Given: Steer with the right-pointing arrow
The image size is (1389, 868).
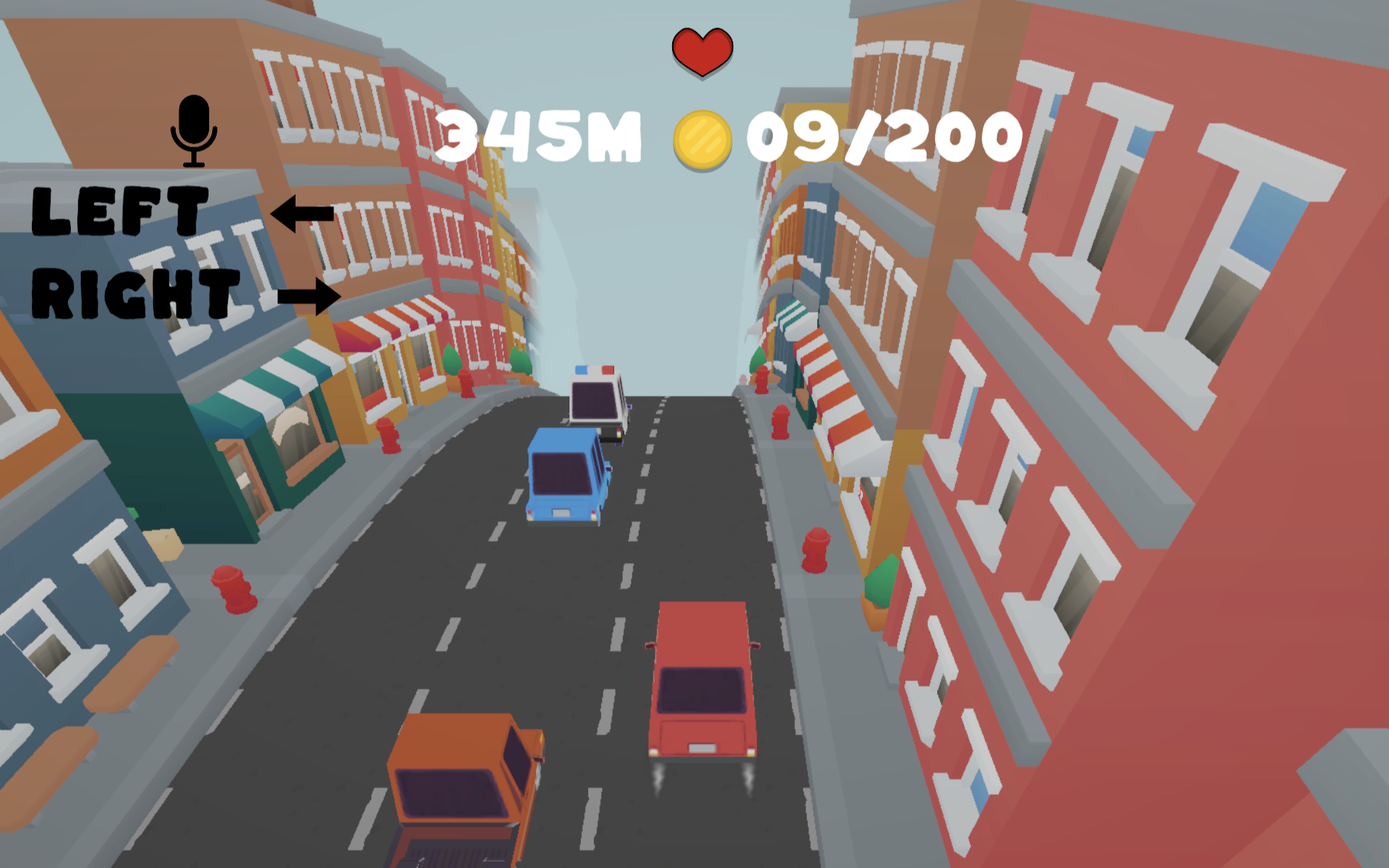Looking at the screenshot, I should tap(309, 296).
